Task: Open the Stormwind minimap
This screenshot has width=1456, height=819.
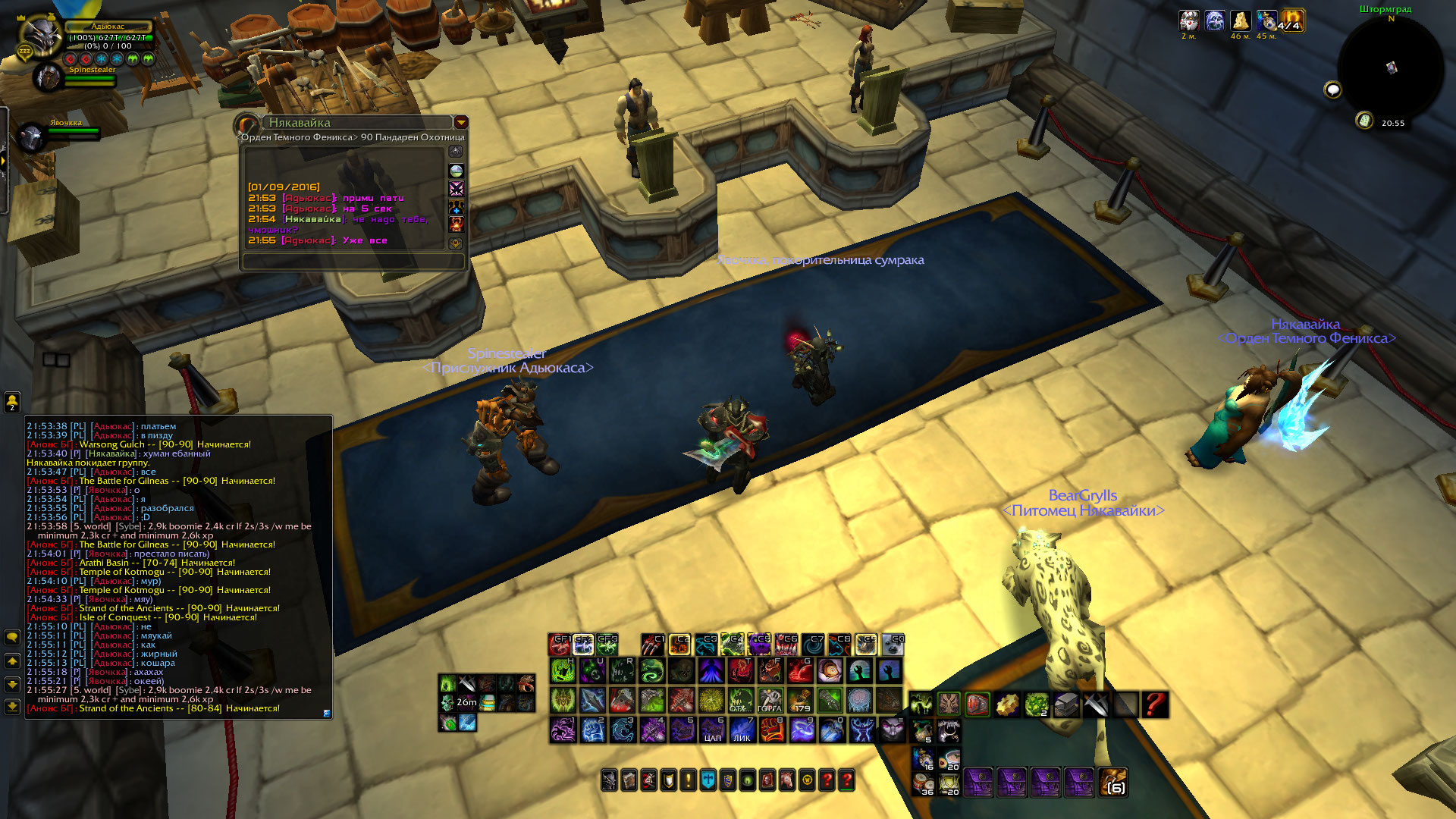Action: 1390,68
